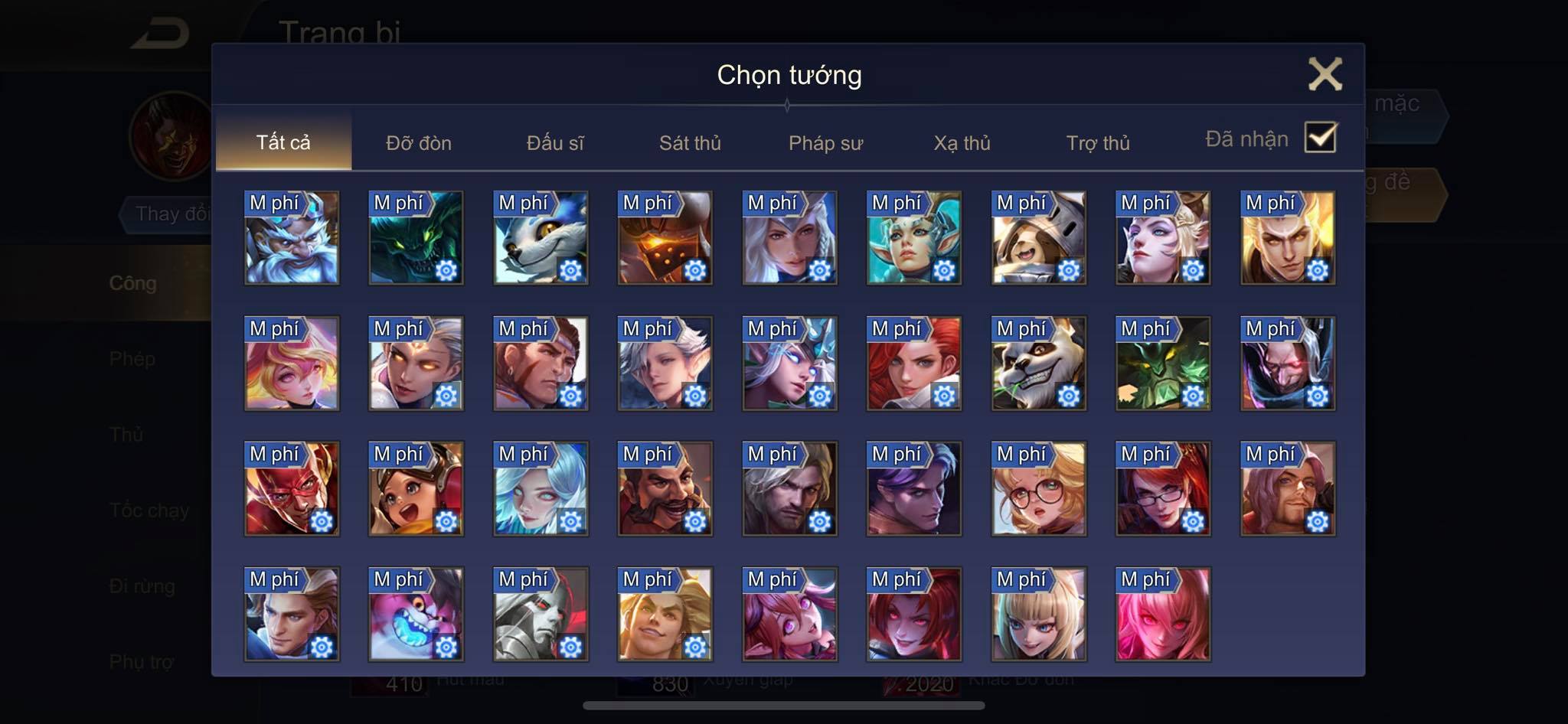1568x724 pixels.
Task: Select the blue wolf hero portrait
Action: tap(541, 238)
